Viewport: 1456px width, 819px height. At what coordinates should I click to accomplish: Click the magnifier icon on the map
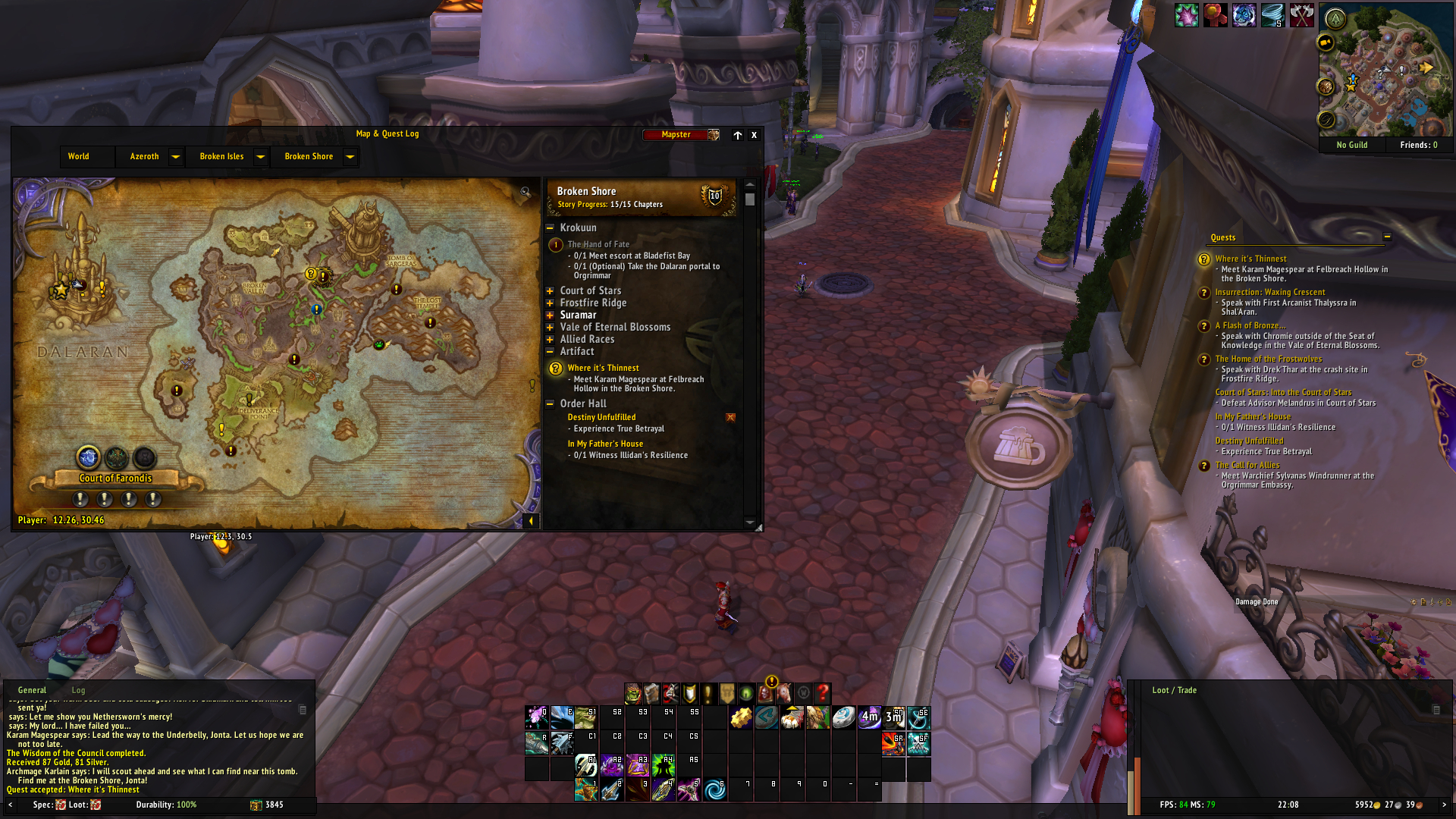pos(525,193)
